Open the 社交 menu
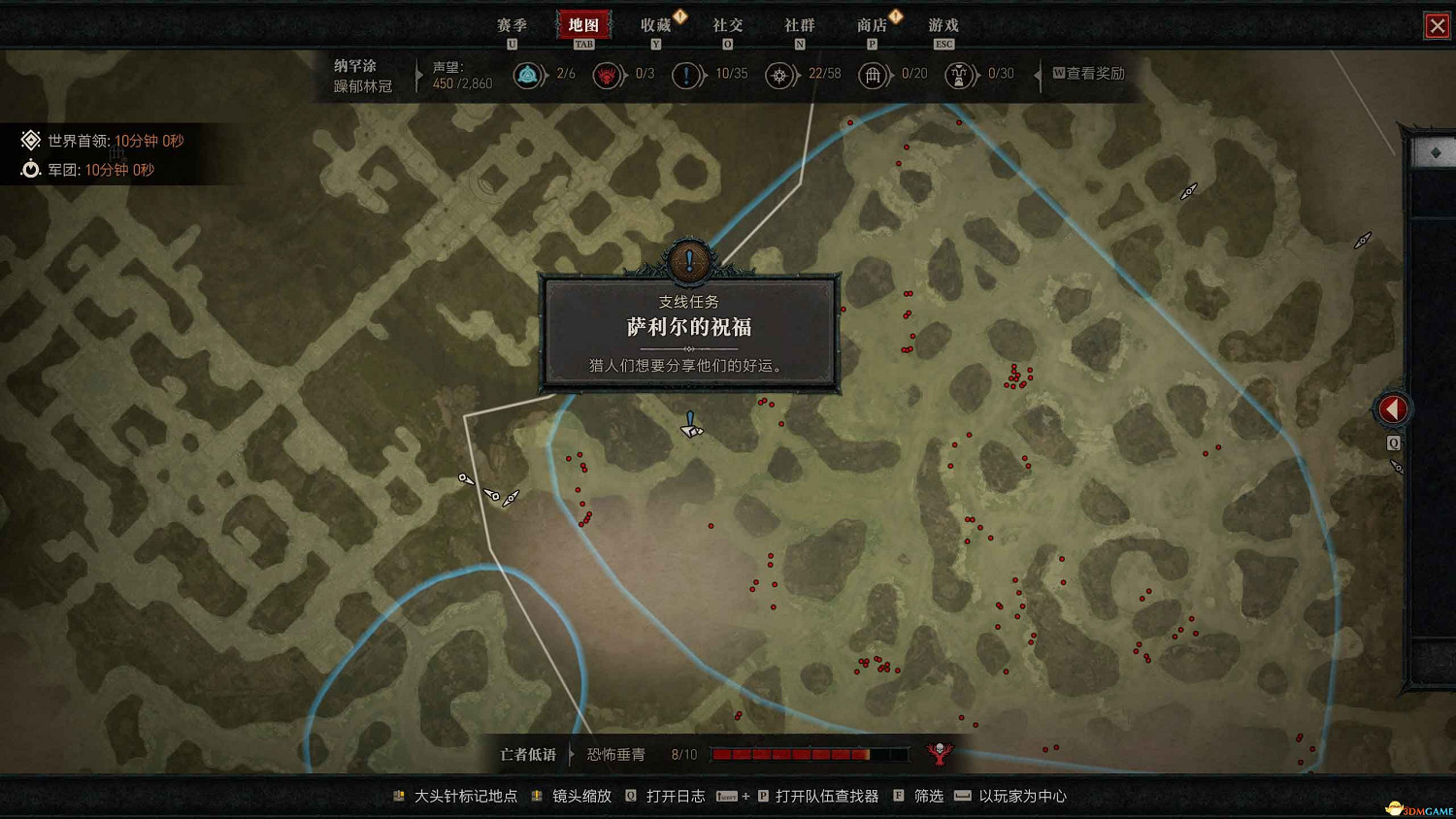The height and width of the screenshot is (819, 1456). (728, 25)
